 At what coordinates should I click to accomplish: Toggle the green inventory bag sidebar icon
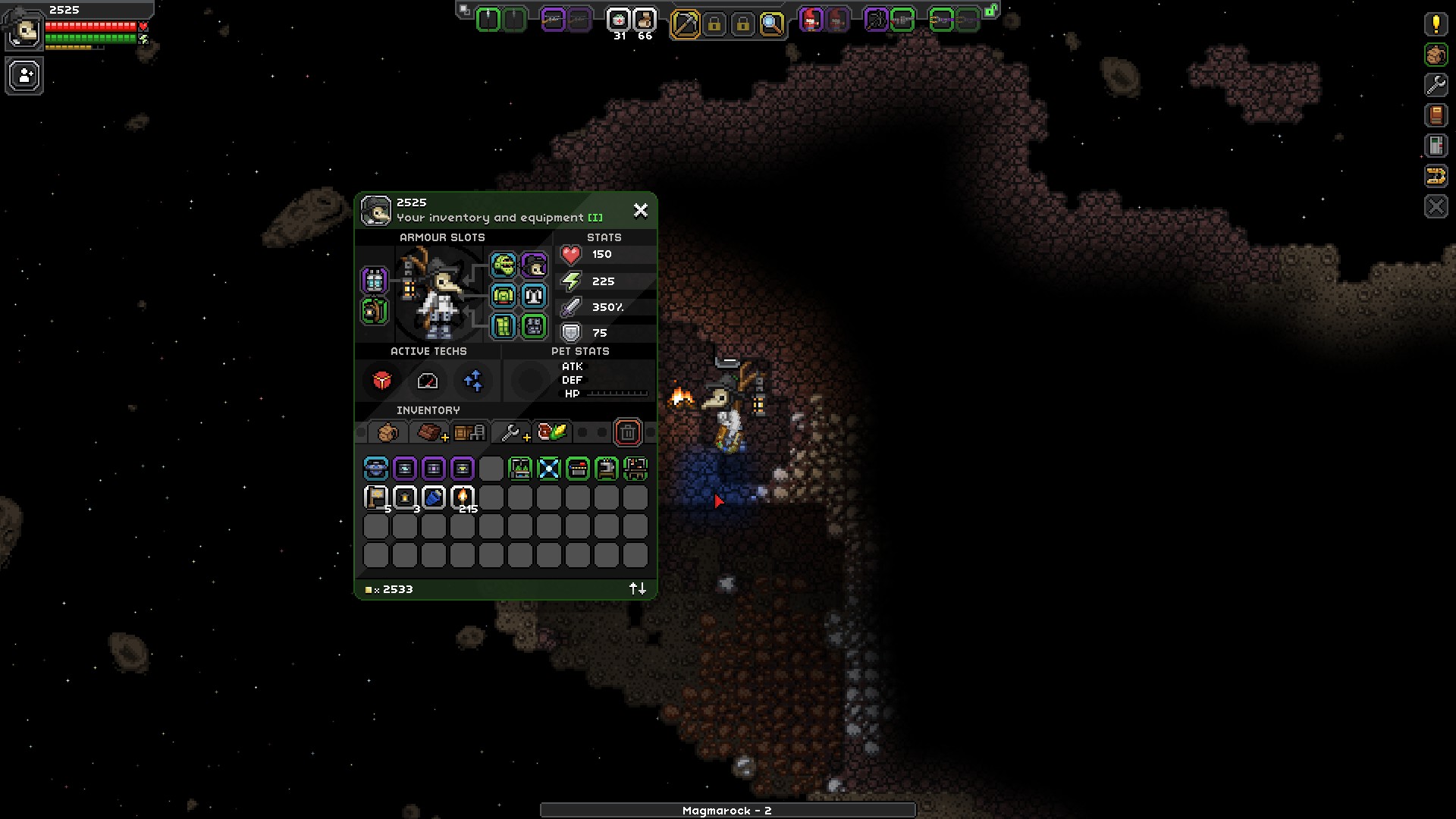(1436, 55)
